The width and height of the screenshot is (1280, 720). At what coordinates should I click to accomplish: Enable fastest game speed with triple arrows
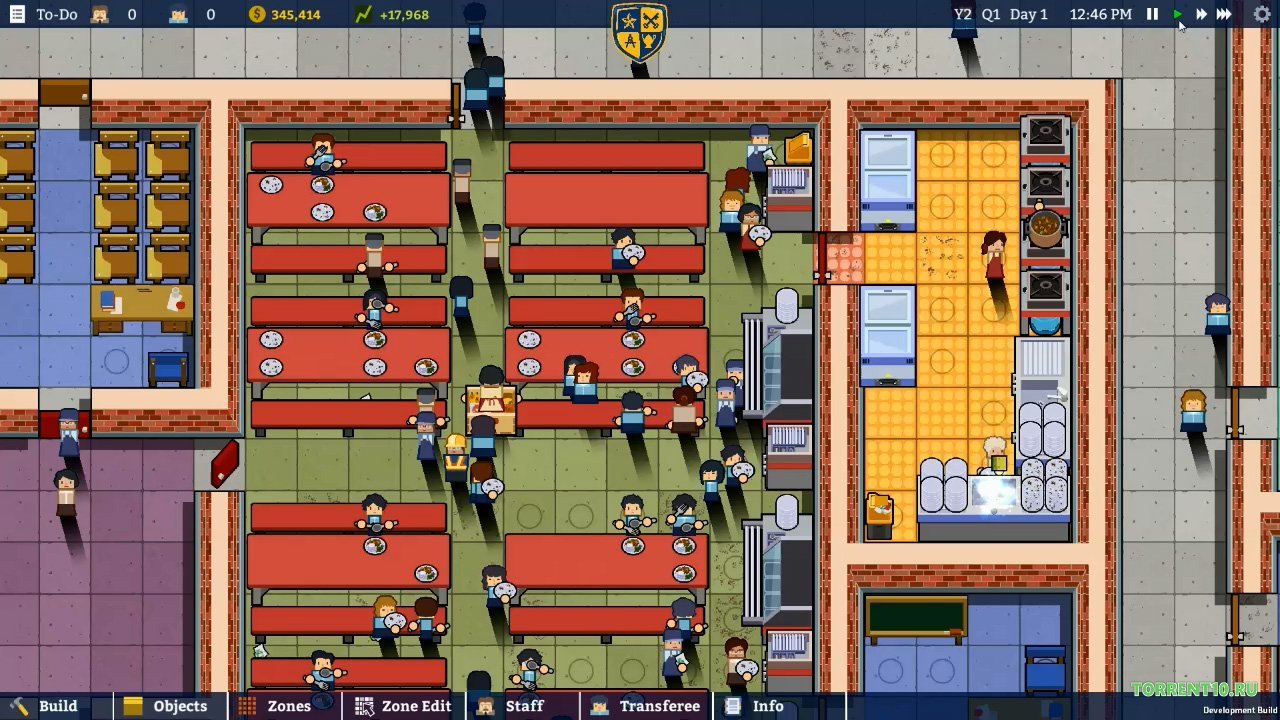(x=1224, y=14)
